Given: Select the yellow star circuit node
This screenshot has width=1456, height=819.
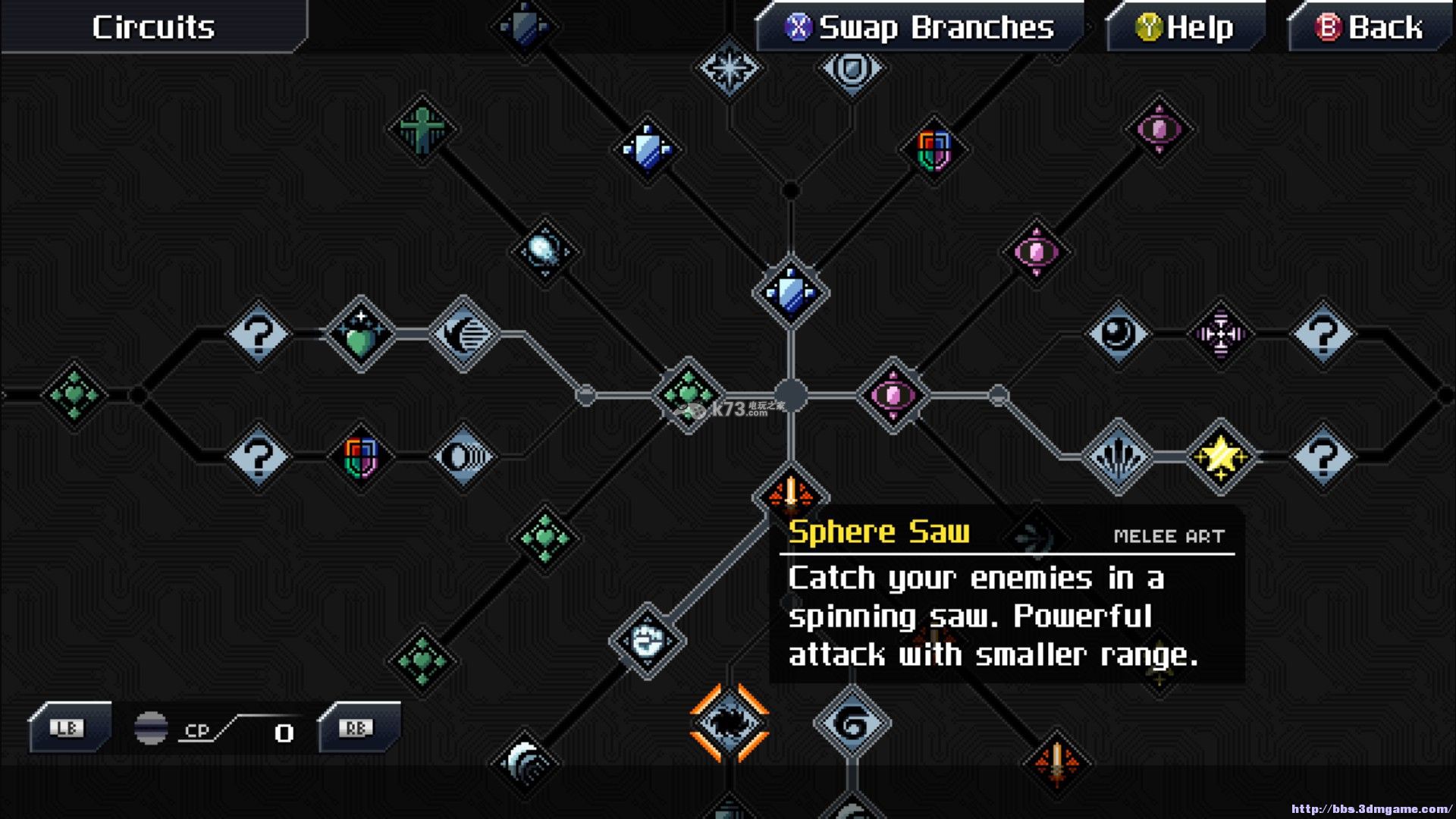Looking at the screenshot, I should click(1220, 457).
